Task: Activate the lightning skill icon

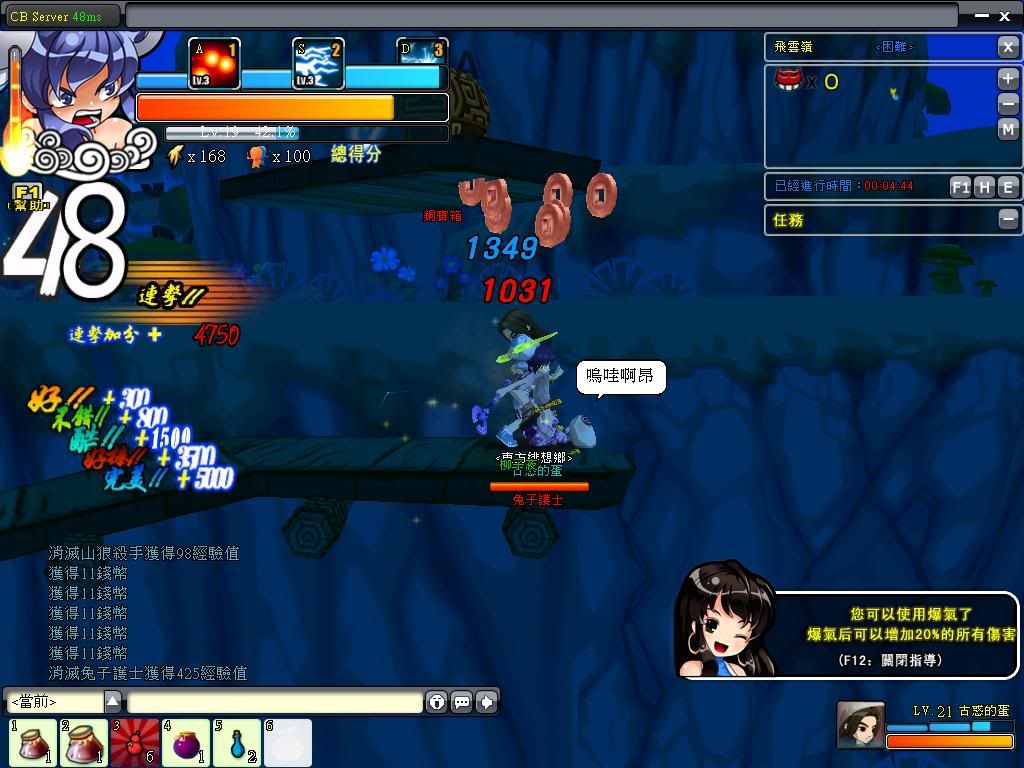Action: tap(319, 65)
